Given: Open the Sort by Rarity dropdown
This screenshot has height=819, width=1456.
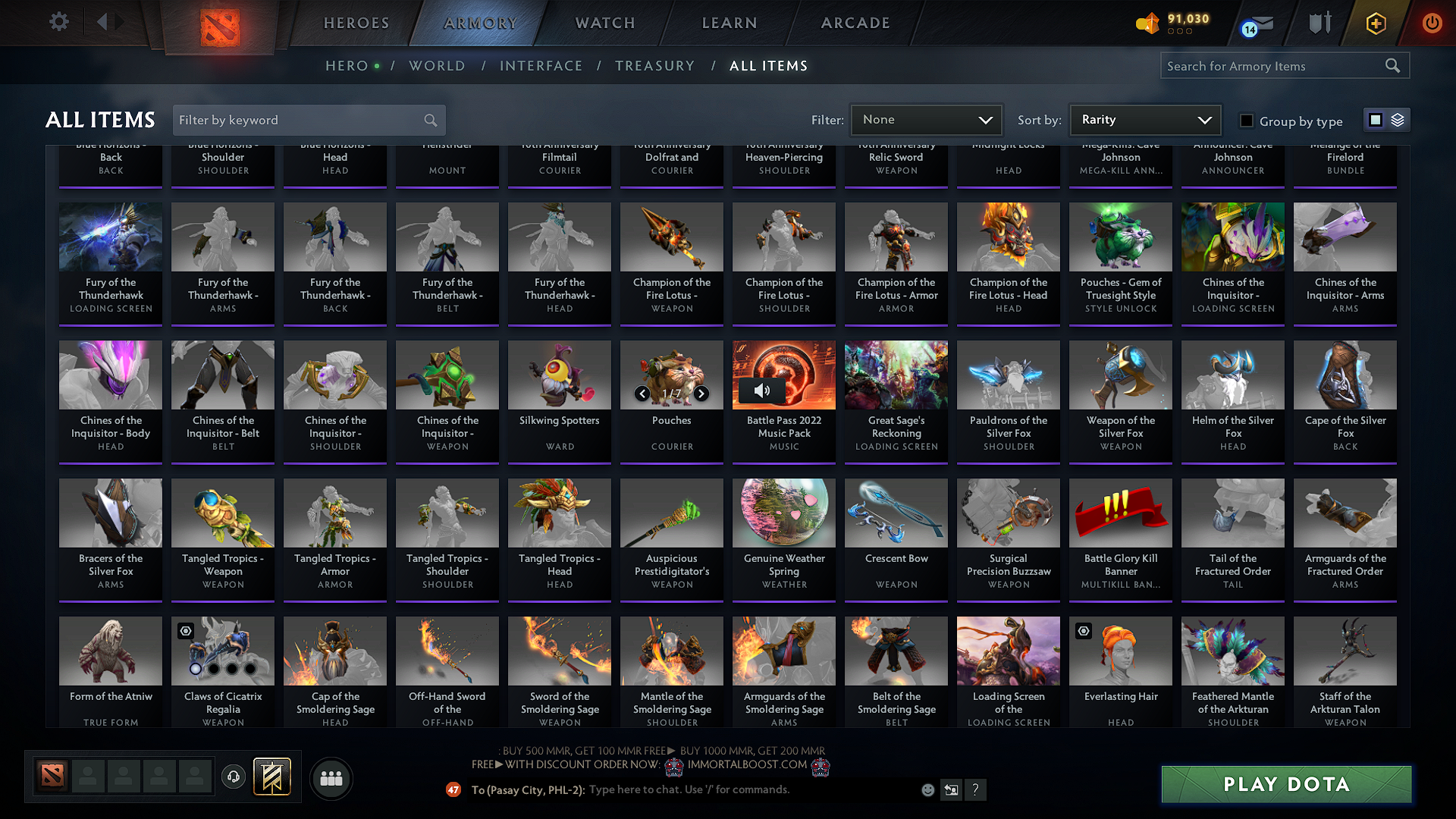Looking at the screenshot, I should tap(1144, 120).
